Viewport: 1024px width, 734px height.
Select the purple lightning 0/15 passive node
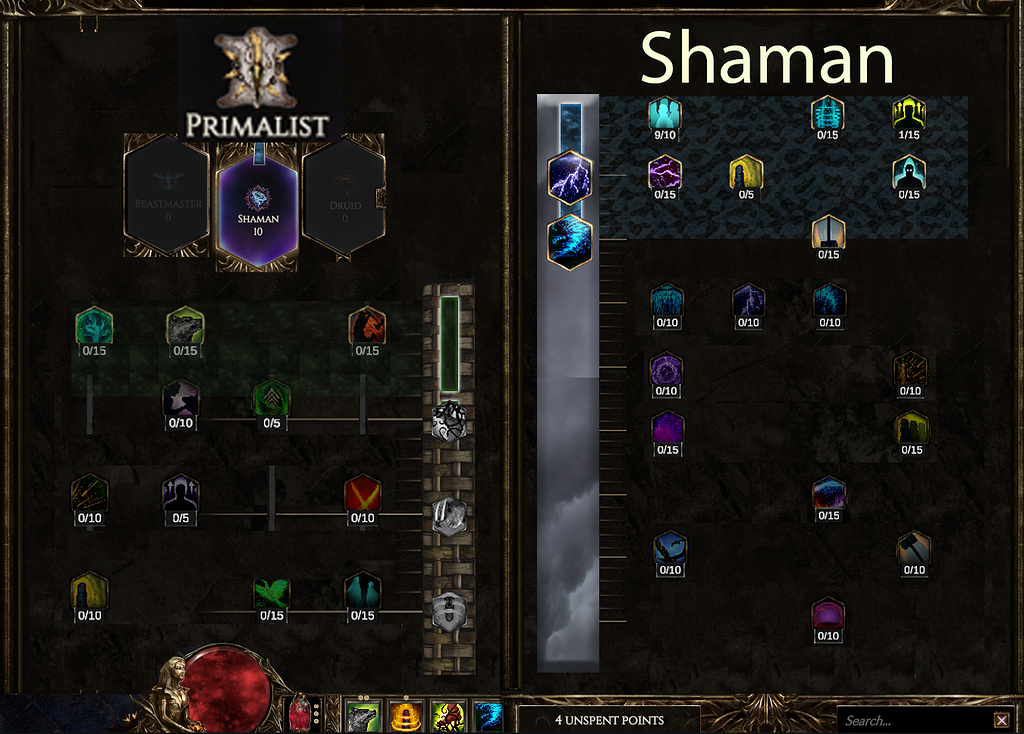coord(665,174)
